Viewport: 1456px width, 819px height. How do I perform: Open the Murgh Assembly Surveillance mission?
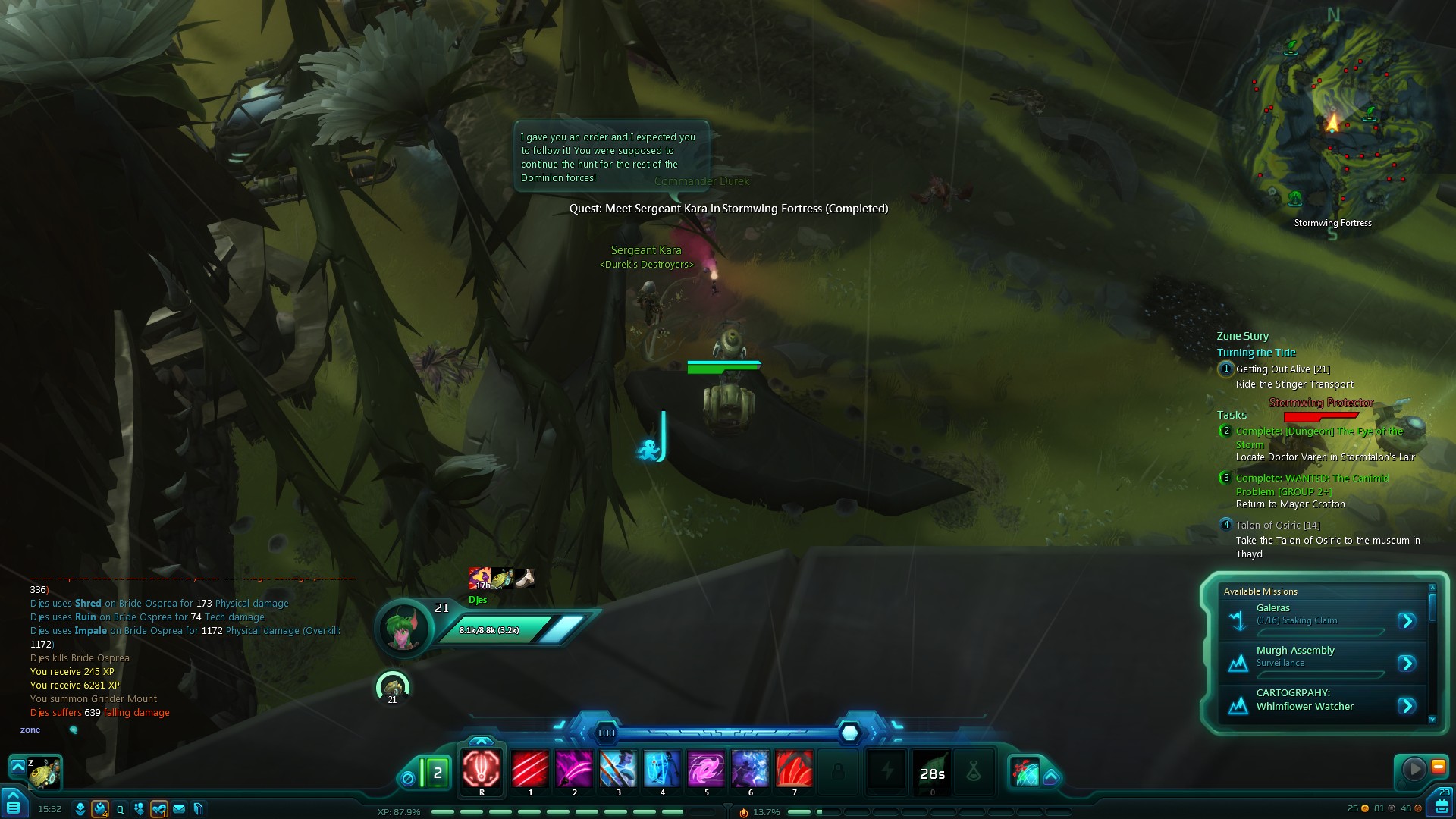tap(1407, 664)
